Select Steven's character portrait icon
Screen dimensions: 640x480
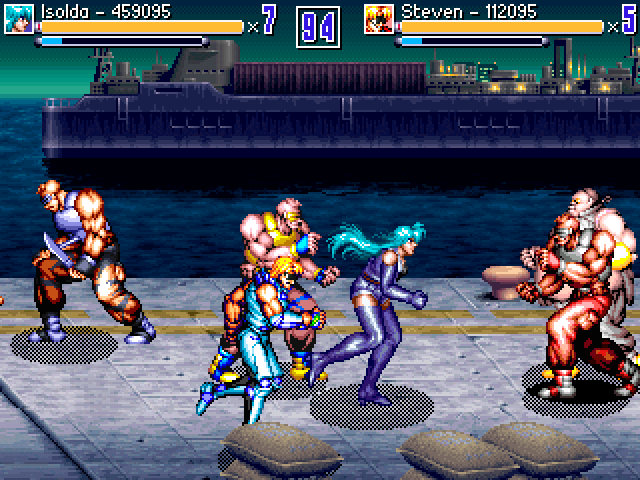coord(379,15)
